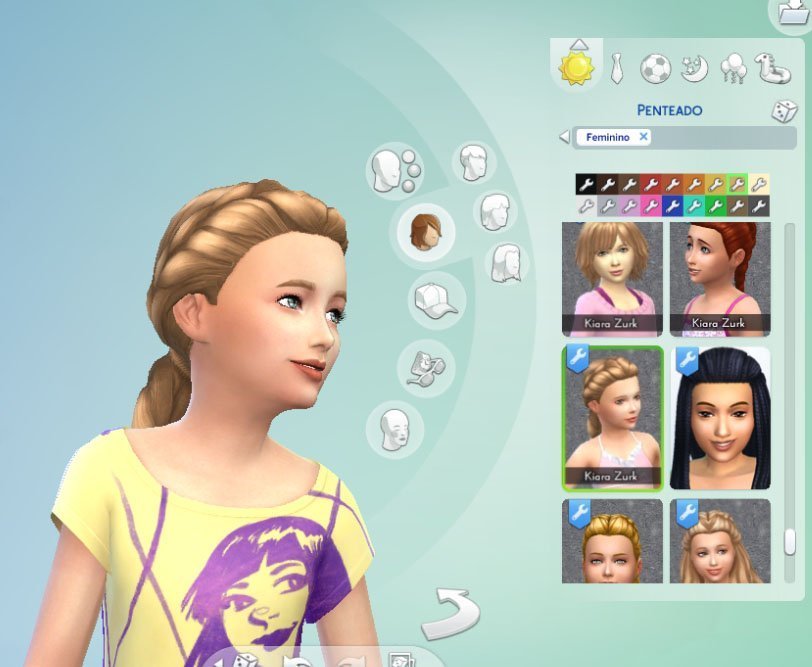Select the short bob hair thumbnail

pos(612,277)
